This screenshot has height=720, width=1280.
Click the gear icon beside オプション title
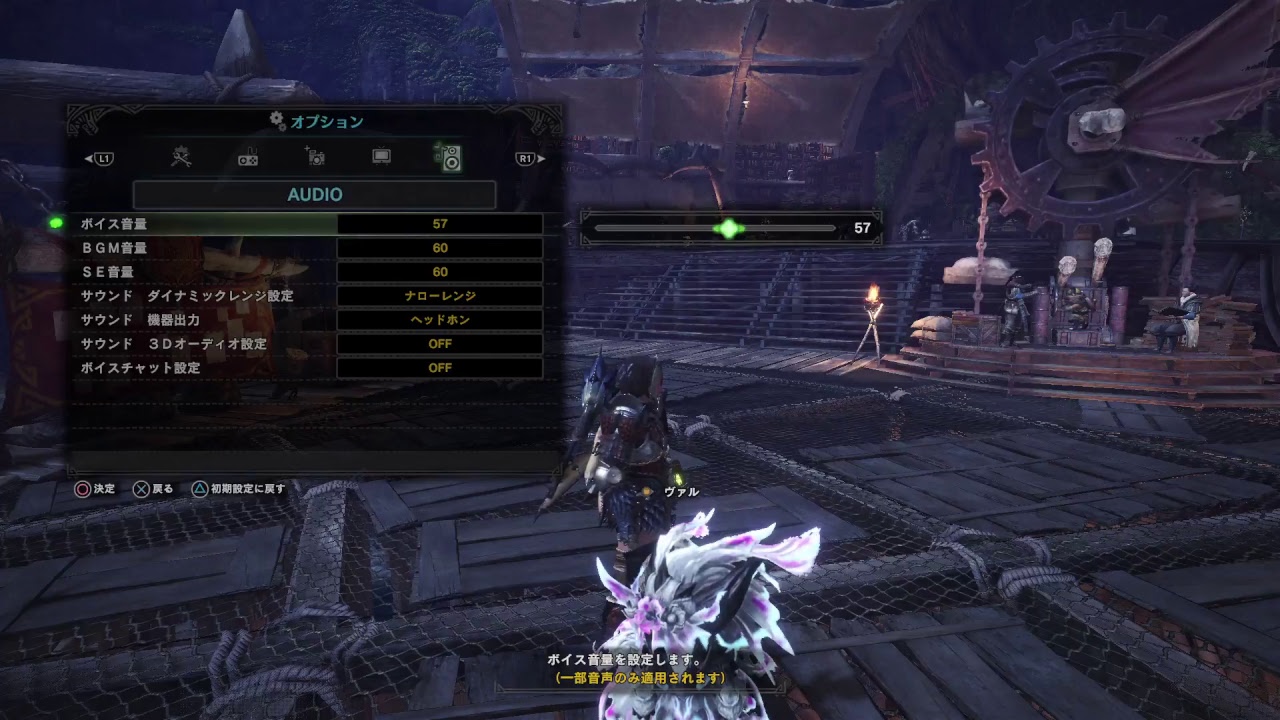point(274,120)
